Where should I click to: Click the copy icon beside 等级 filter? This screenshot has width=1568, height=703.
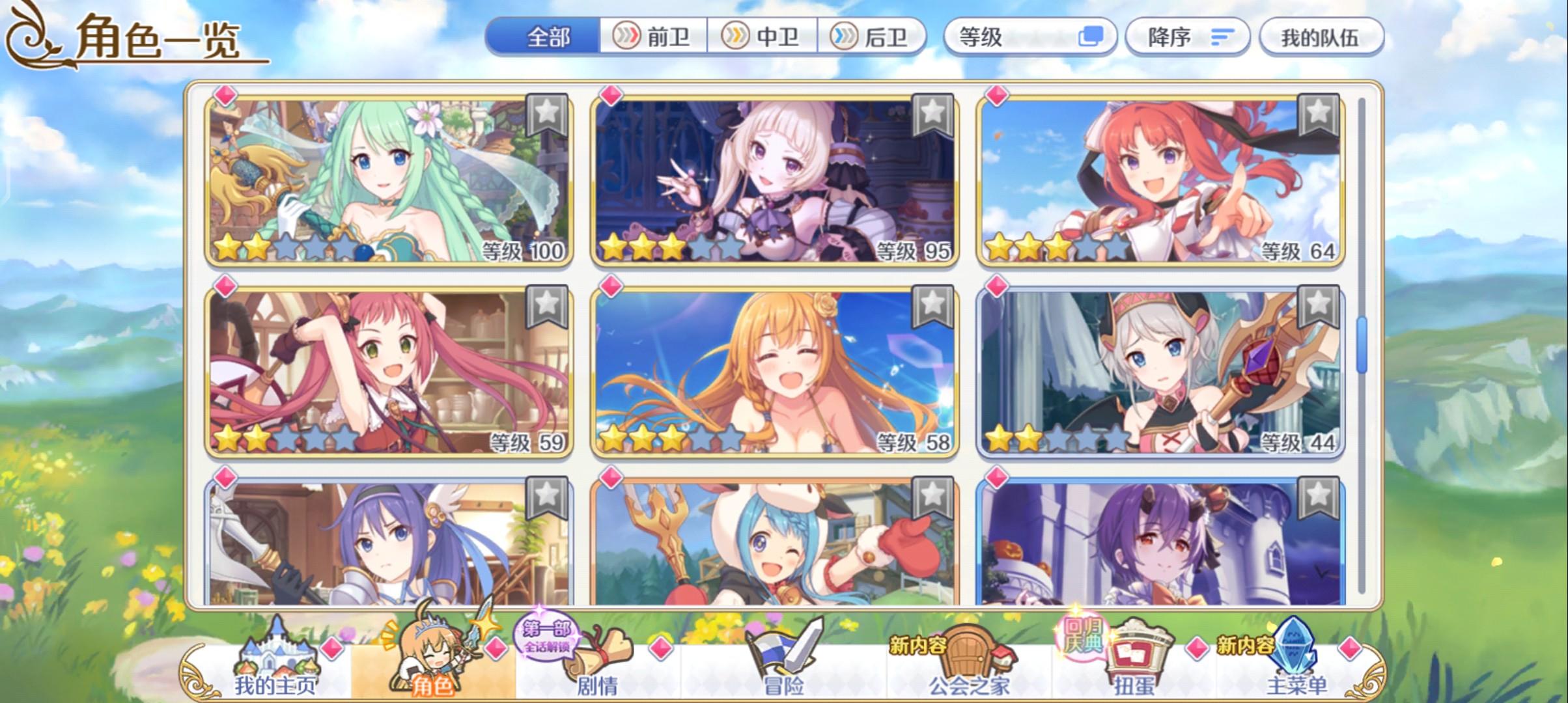[x=1094, y=37]
